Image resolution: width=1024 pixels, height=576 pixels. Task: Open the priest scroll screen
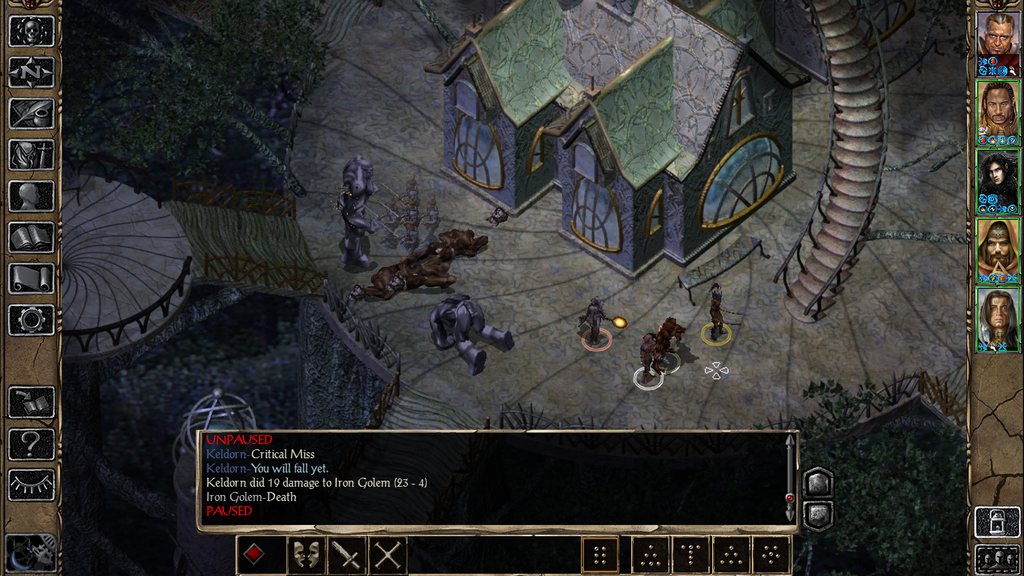tap(31, 278)
